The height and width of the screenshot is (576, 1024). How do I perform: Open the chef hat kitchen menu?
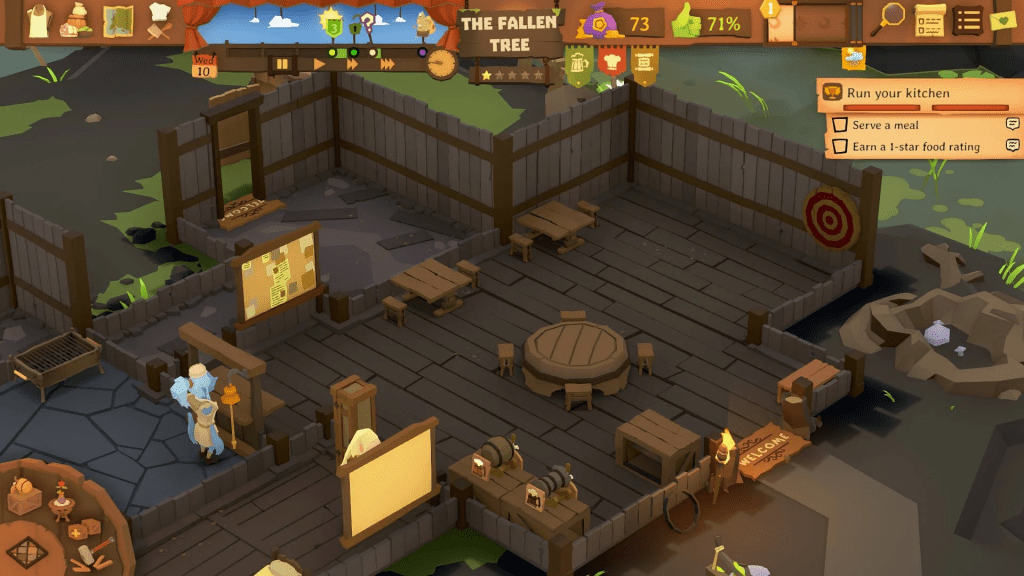click(x=160, y=19)
